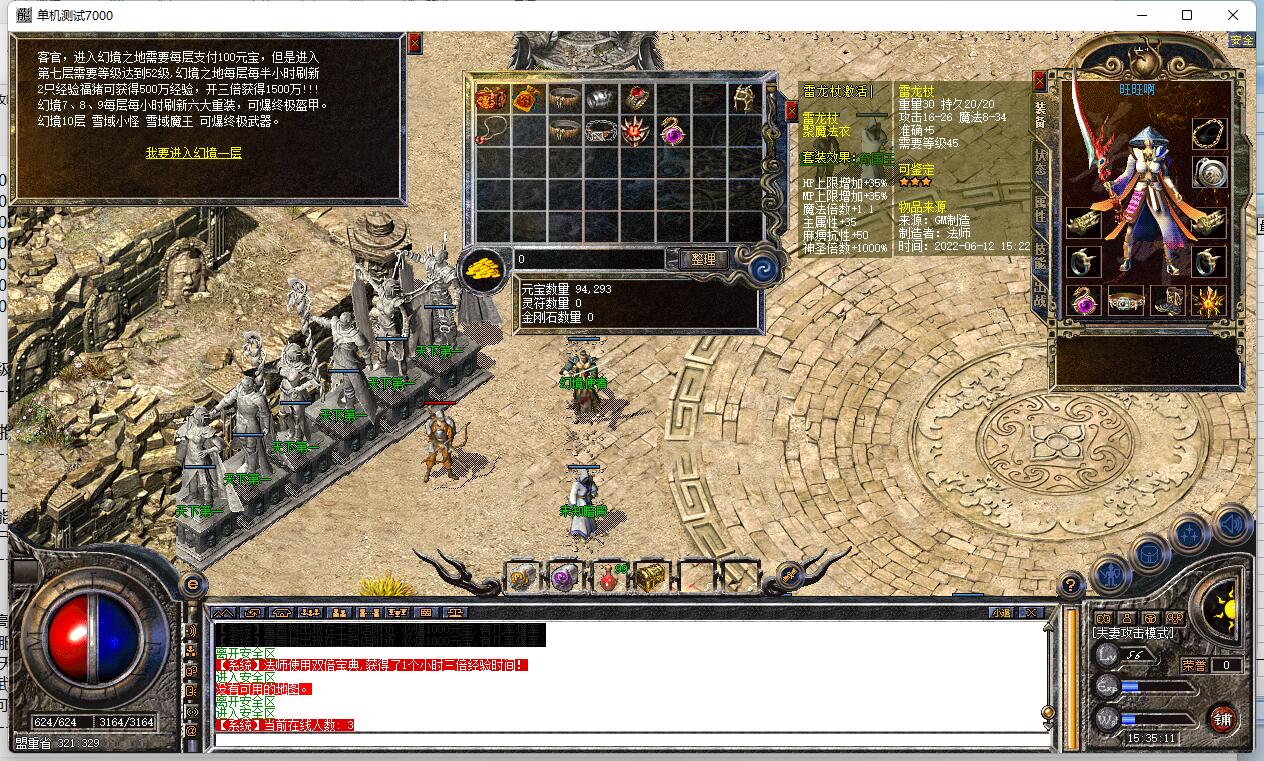This screenshot has width=1264, height=761.
Task: Switch to the 状态 tab
Action: point(1040,163)
